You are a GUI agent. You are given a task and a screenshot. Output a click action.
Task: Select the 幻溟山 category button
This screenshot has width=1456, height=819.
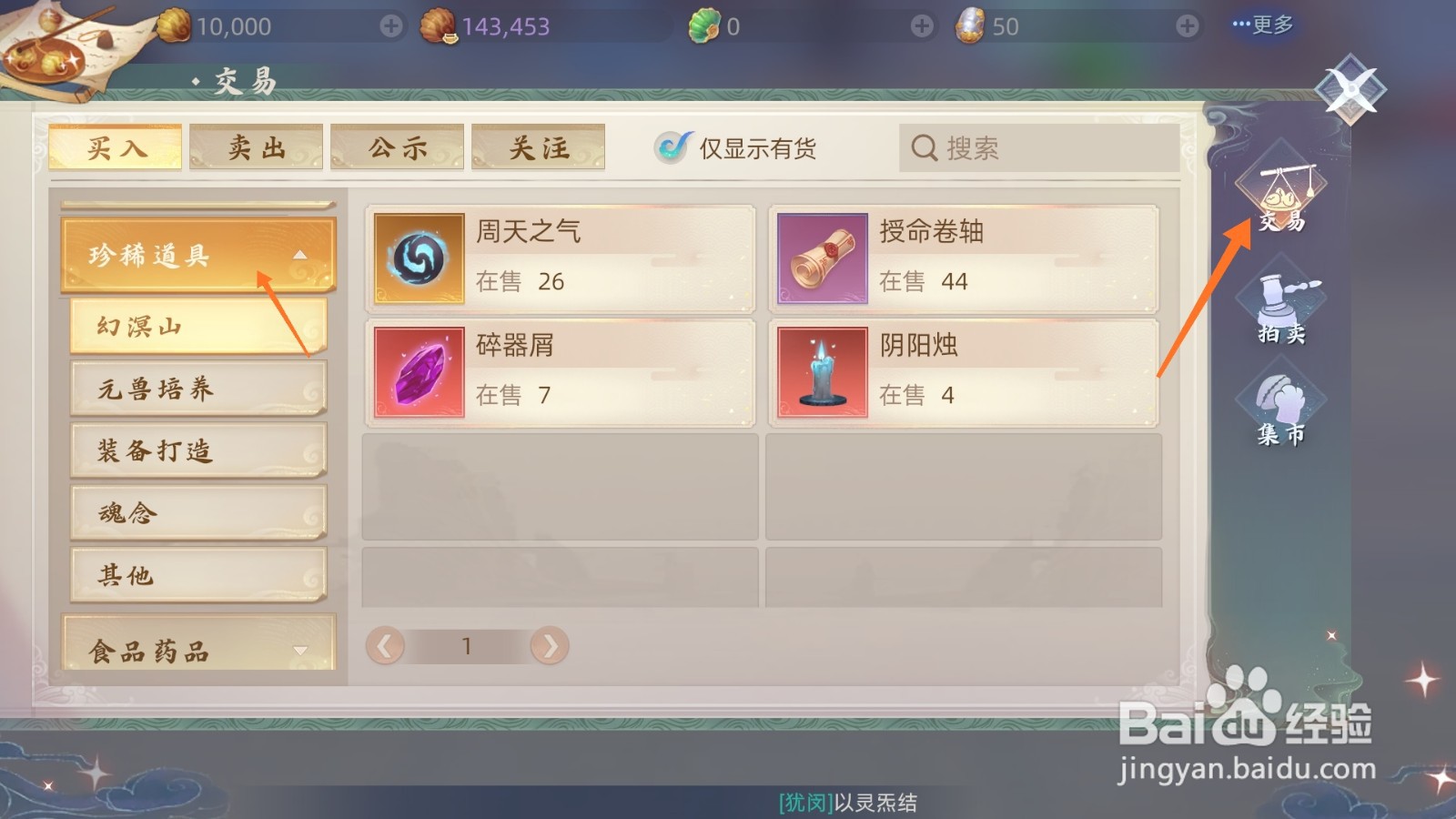click(x=198, y=326)
